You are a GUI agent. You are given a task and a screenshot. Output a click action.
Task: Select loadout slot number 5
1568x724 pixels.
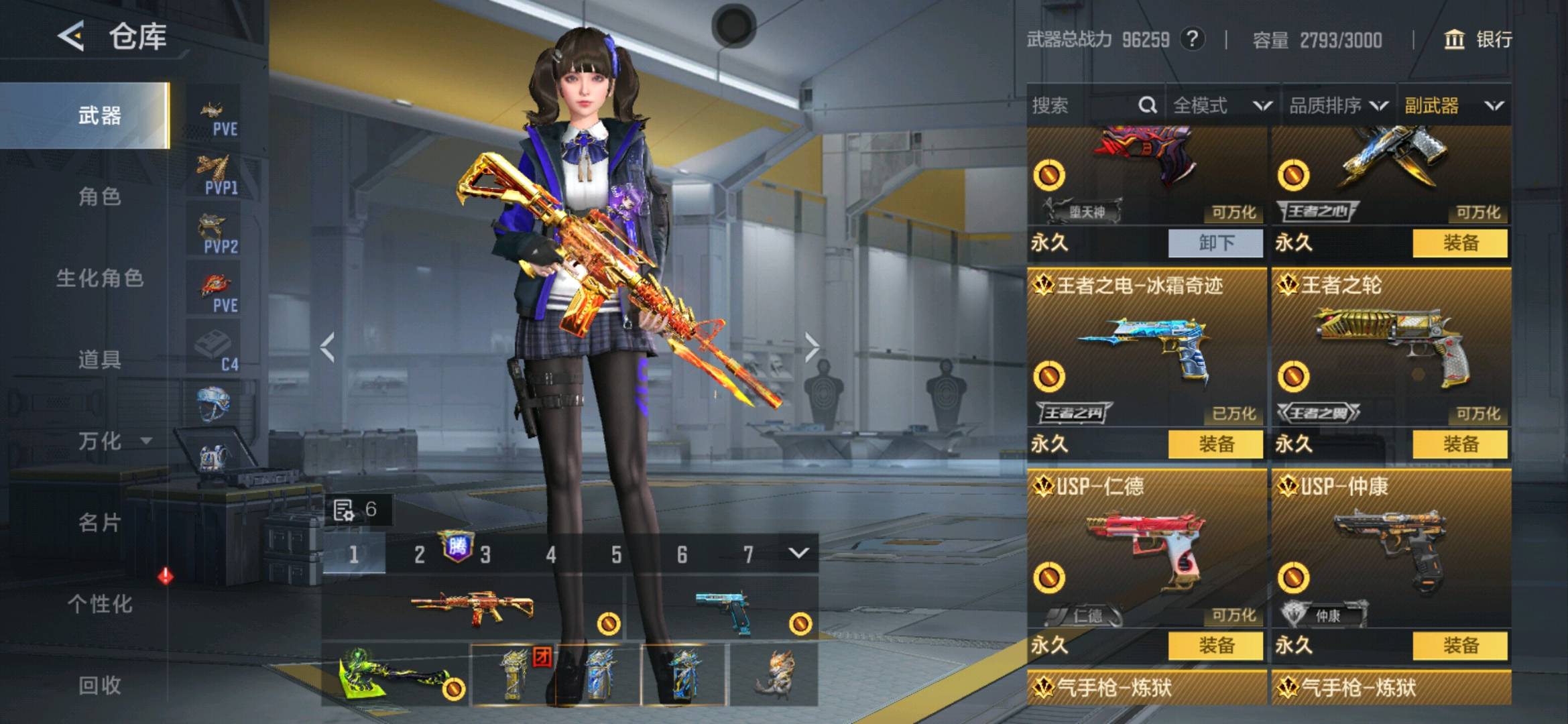(x=616, y=554)
